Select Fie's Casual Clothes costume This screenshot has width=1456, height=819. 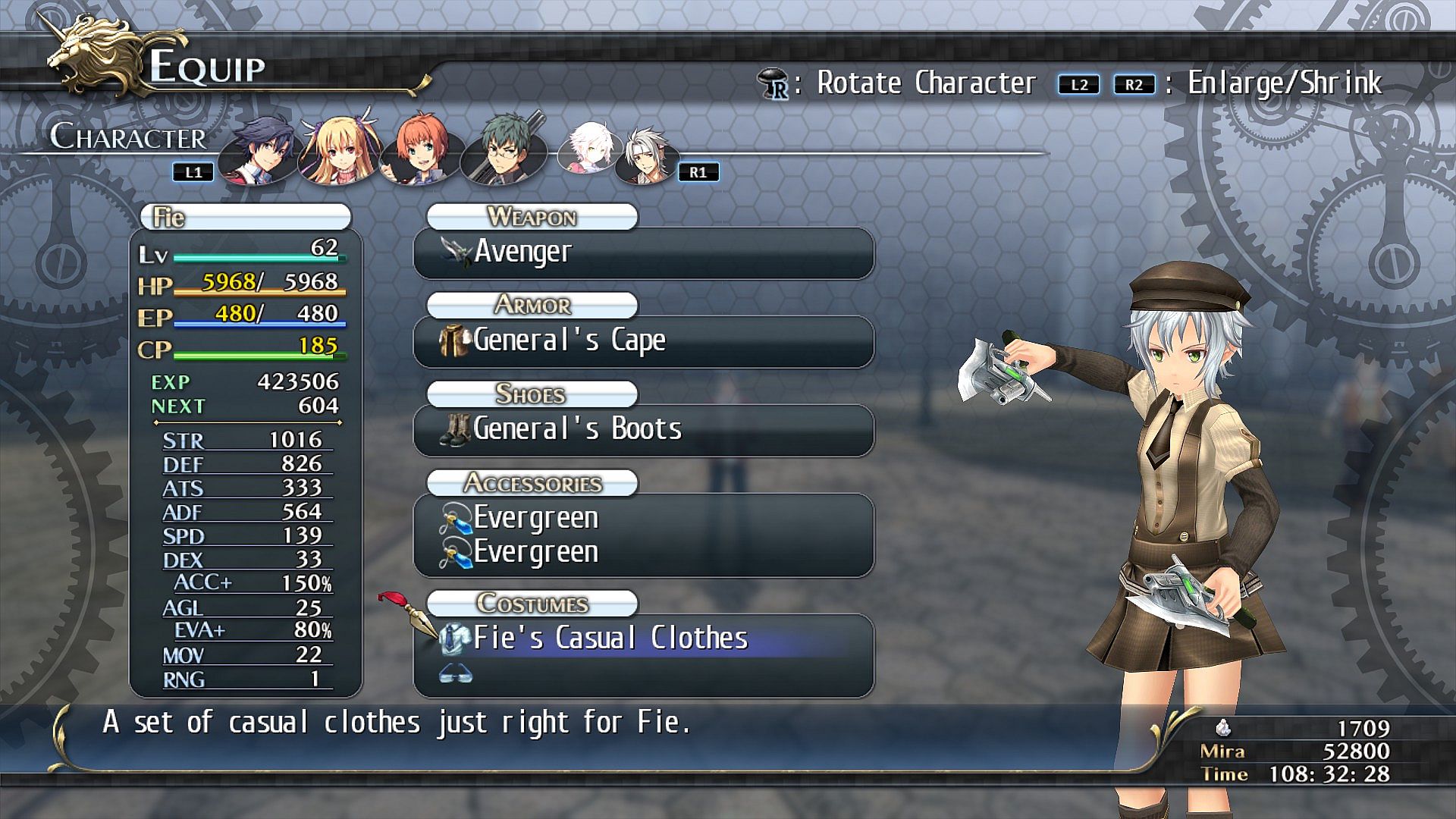643,639
